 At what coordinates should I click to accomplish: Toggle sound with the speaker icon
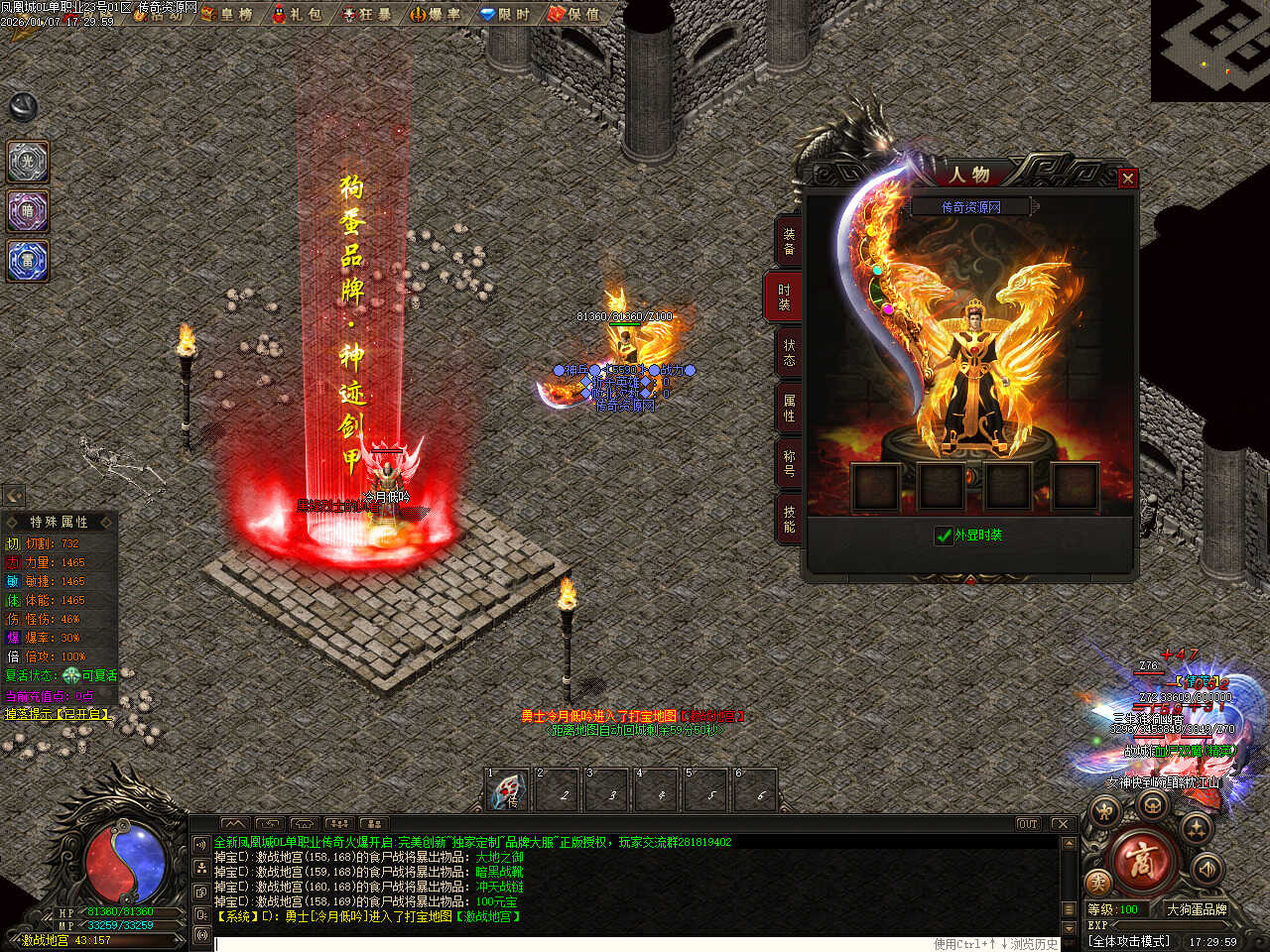point(1206,869)
